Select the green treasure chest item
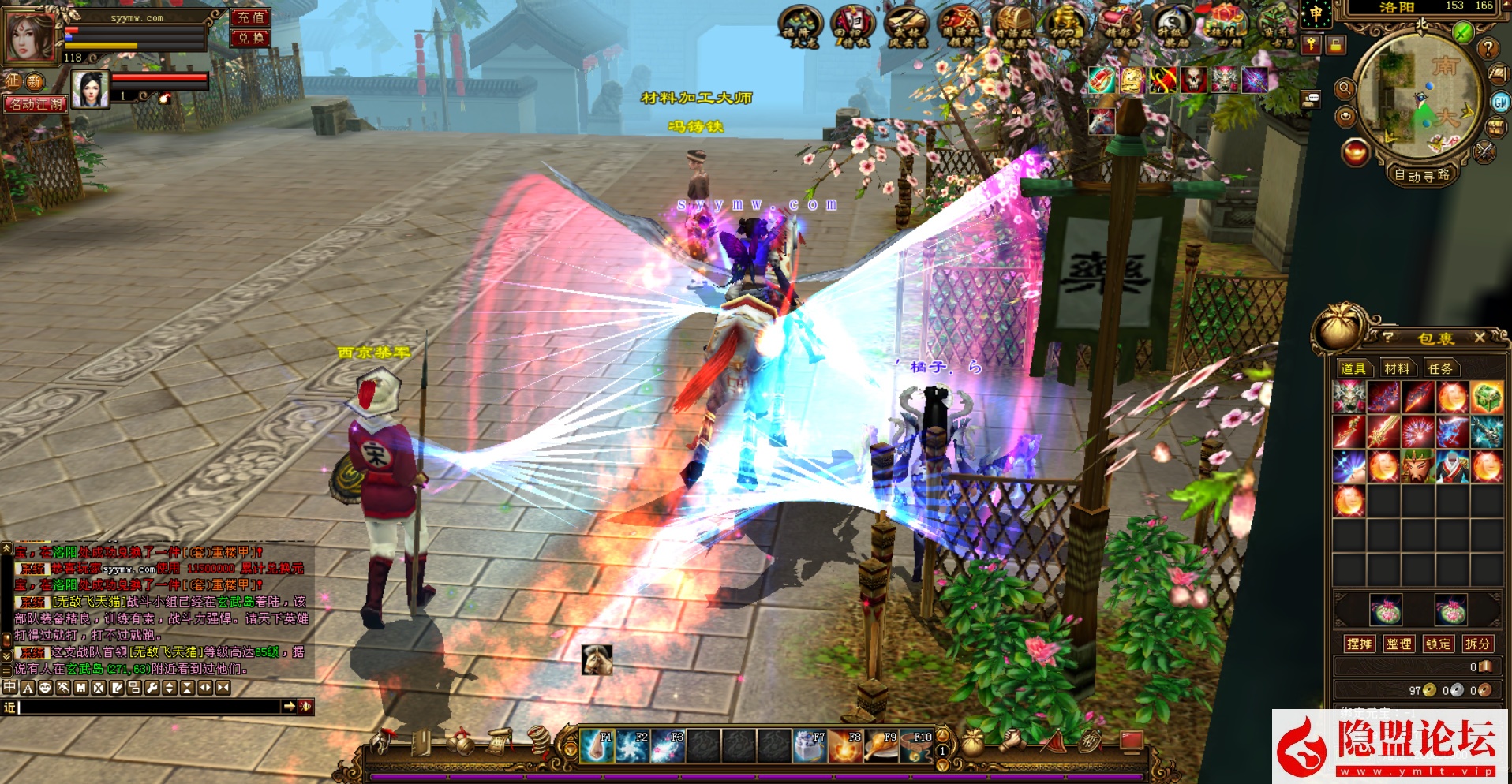The height and width of the screenshot is (784, 1512). click(x=1487, y=398)
